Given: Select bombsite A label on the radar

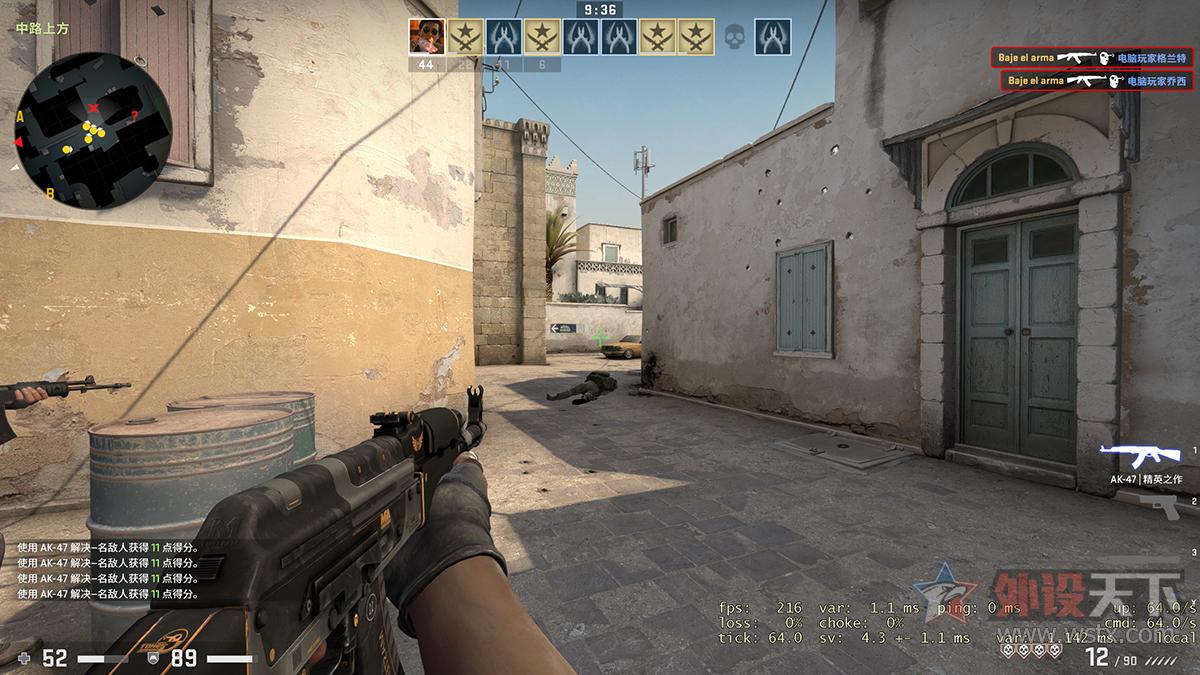Looking at the screenshot, I should (x=20, y=117).
